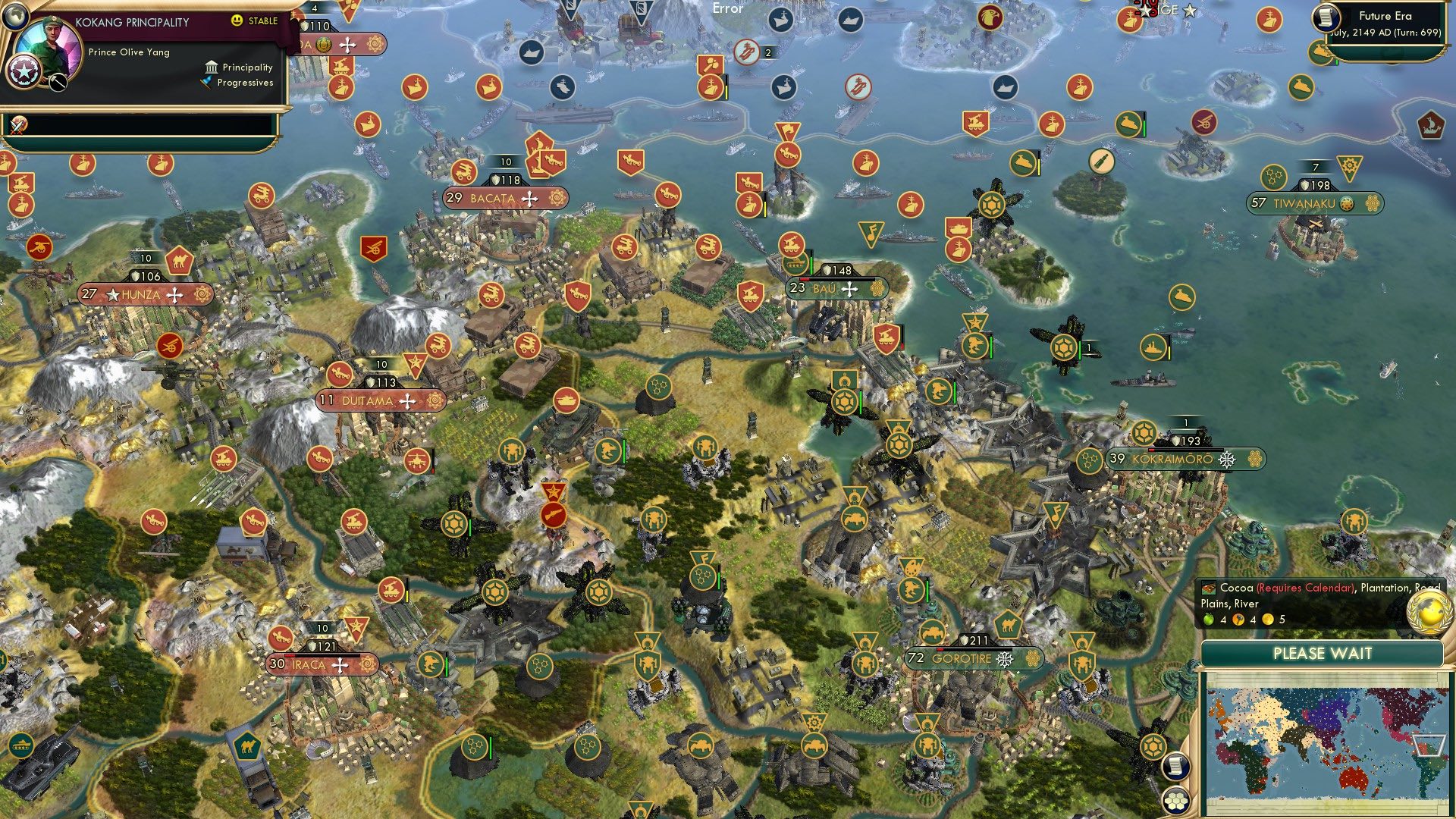The height and width of the screenshot is (819, 1456).
Task: Click the cross religion icon on Bau's banner
Action: click(x=849, y=288)
